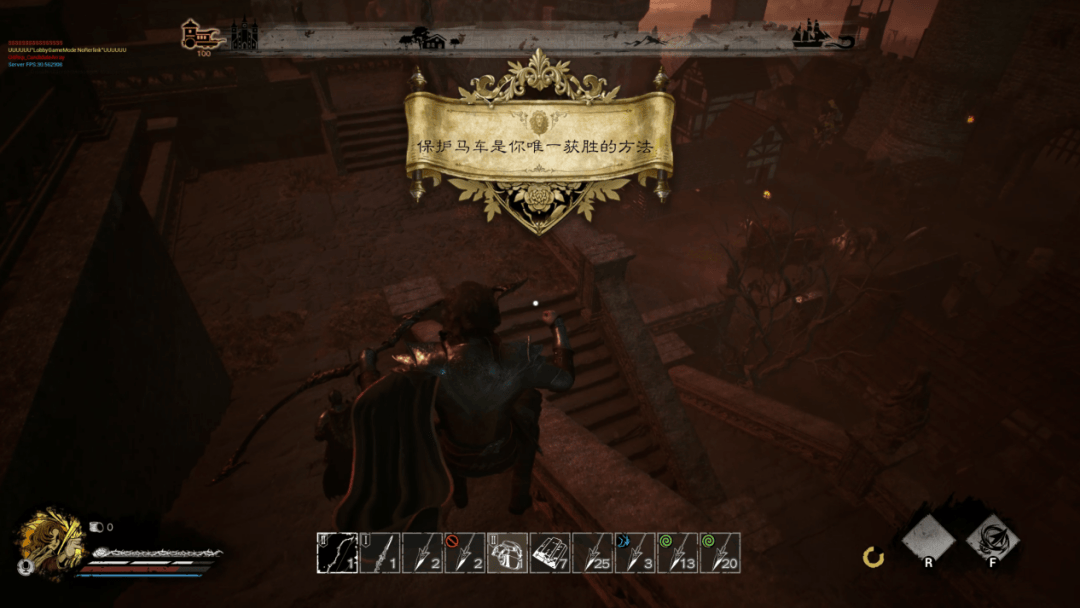1080x608 pixels.
Task: Select the arrow slot with red prohibition mark
Action: [x=464, y=553]
